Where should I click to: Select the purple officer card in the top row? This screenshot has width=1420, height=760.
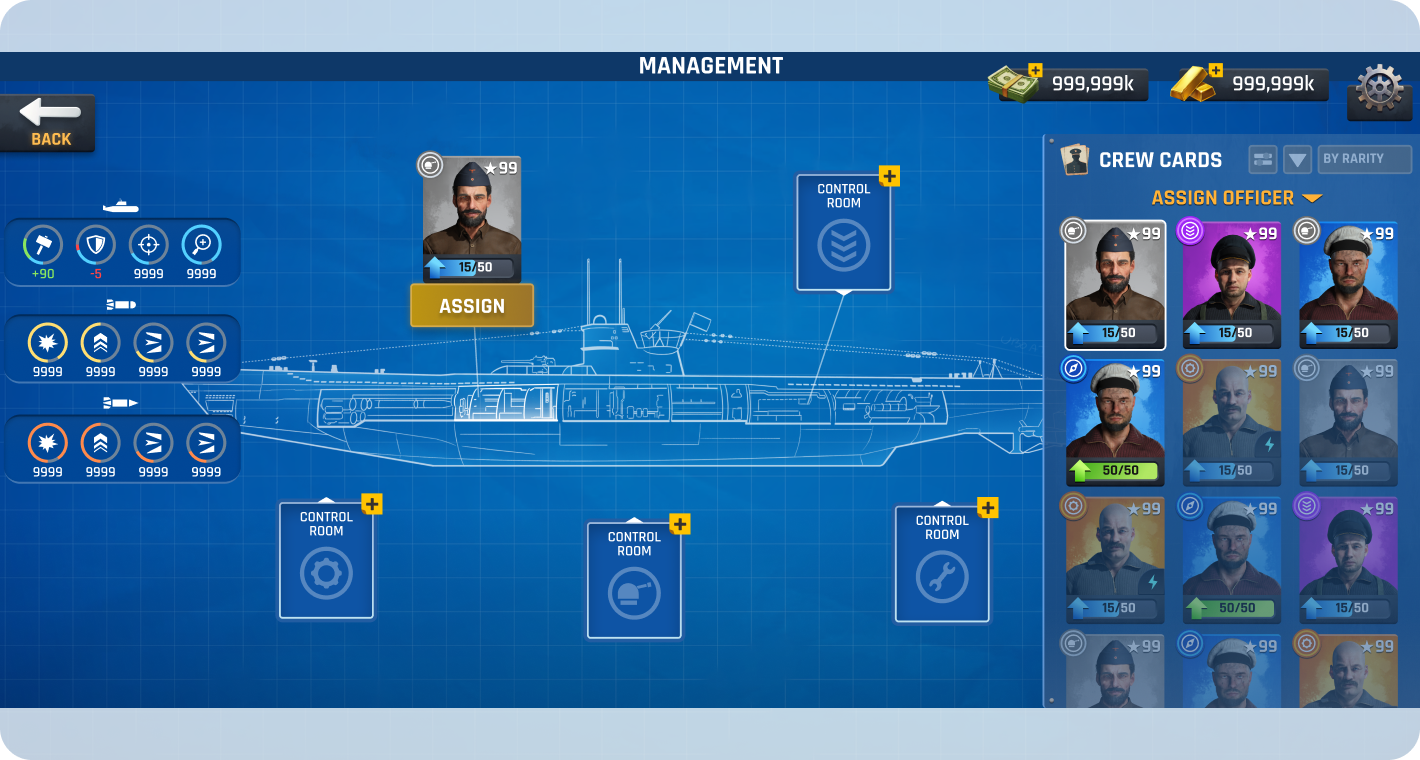click(x=1231, y=284)
